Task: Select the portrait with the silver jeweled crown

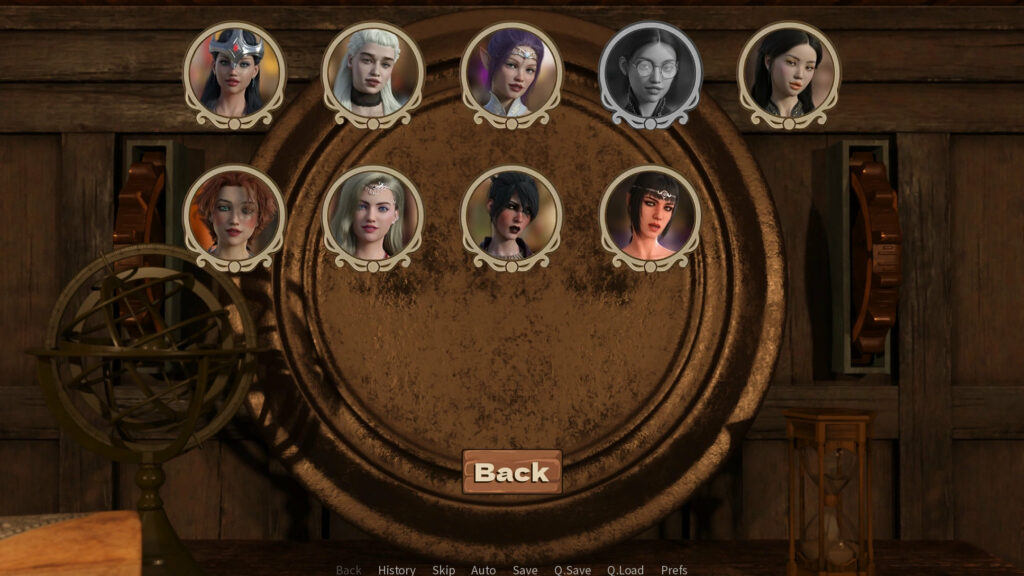Action: [235, 73]
